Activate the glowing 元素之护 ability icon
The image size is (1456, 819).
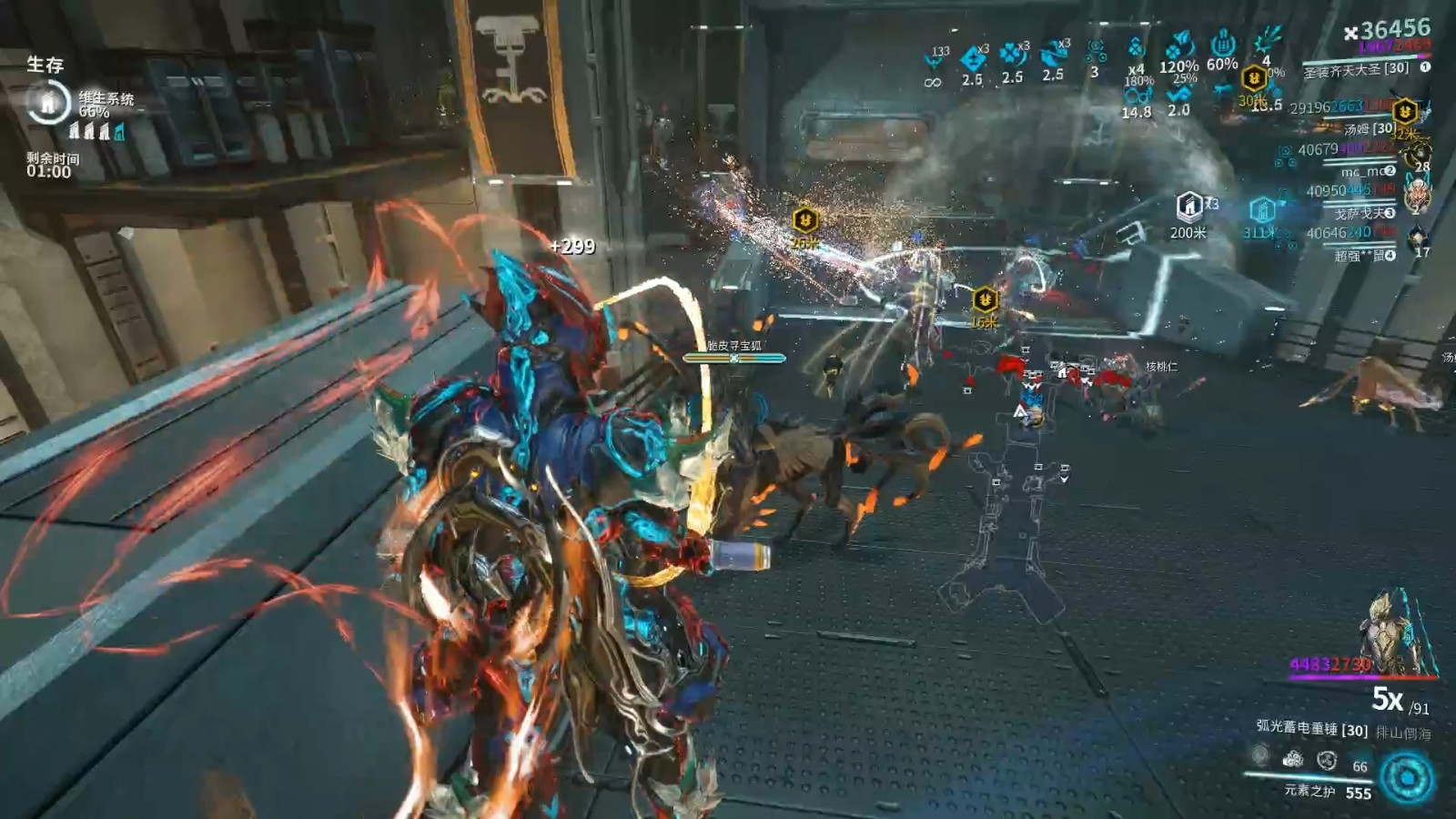(x=1406, y=778)
